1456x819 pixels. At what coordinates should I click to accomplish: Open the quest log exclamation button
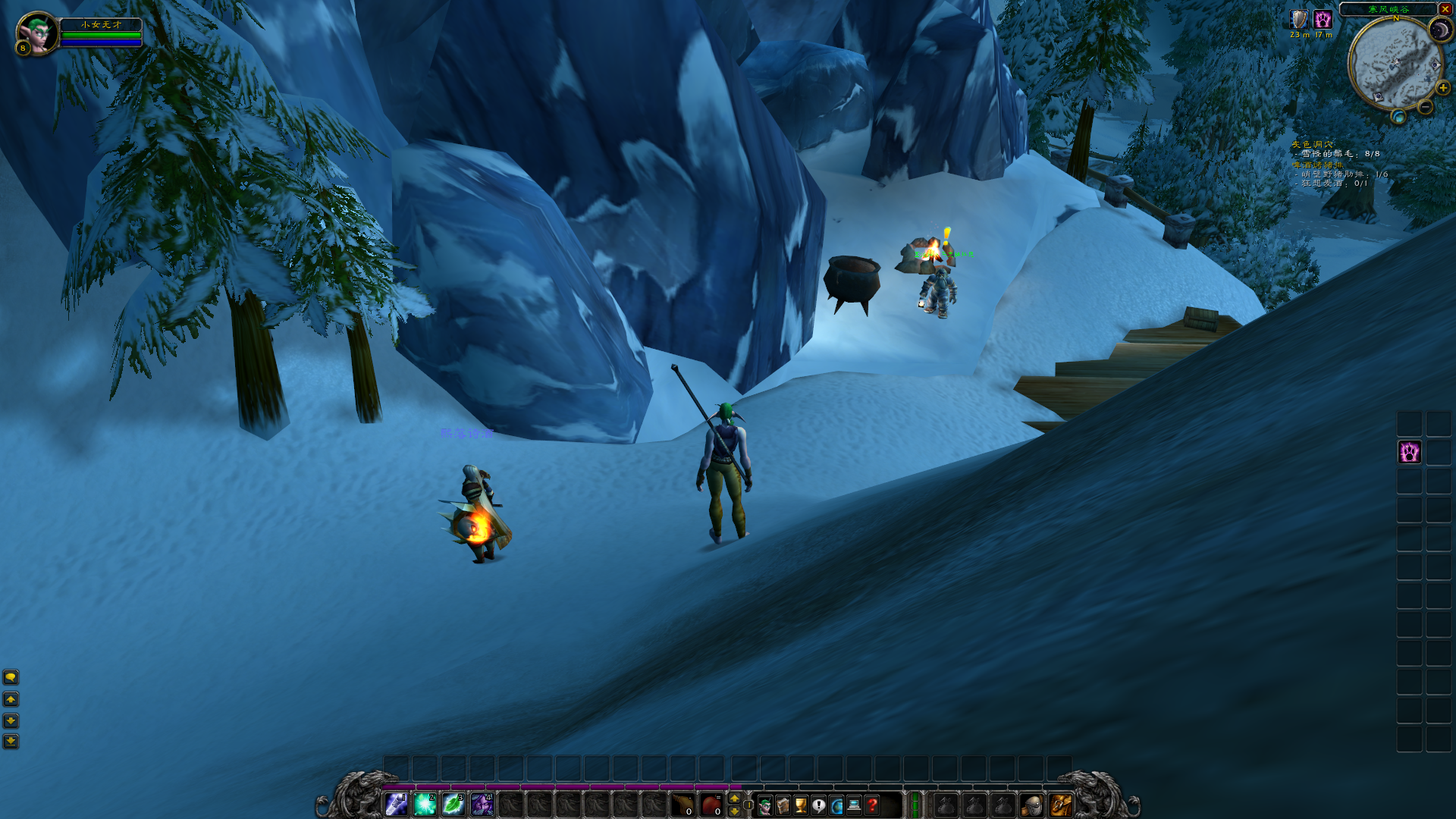pos(819,805)
